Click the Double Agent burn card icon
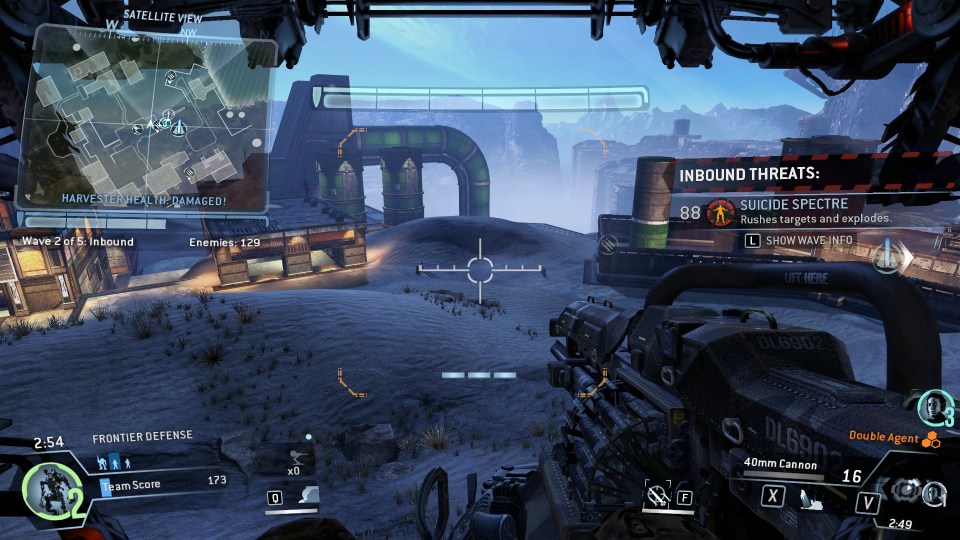Image resolution: width=960 pixels, height=540 pixels. pos(931,440)
